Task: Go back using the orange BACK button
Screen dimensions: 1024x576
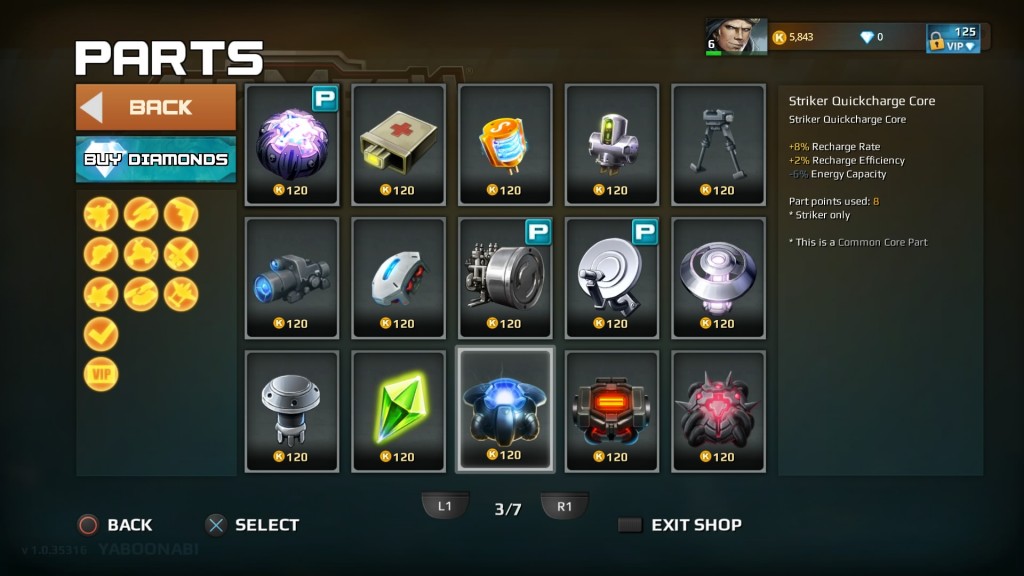Action: pyautogui.click(x=156, y=107)
